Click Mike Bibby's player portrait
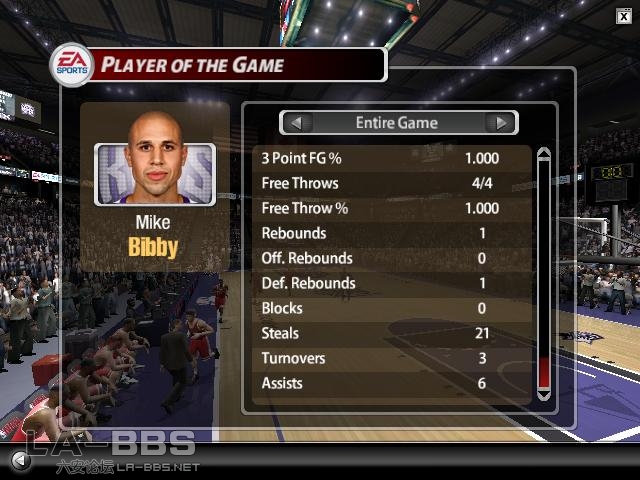This screenshot has height=480, width=640. click(x=155, y=160)
